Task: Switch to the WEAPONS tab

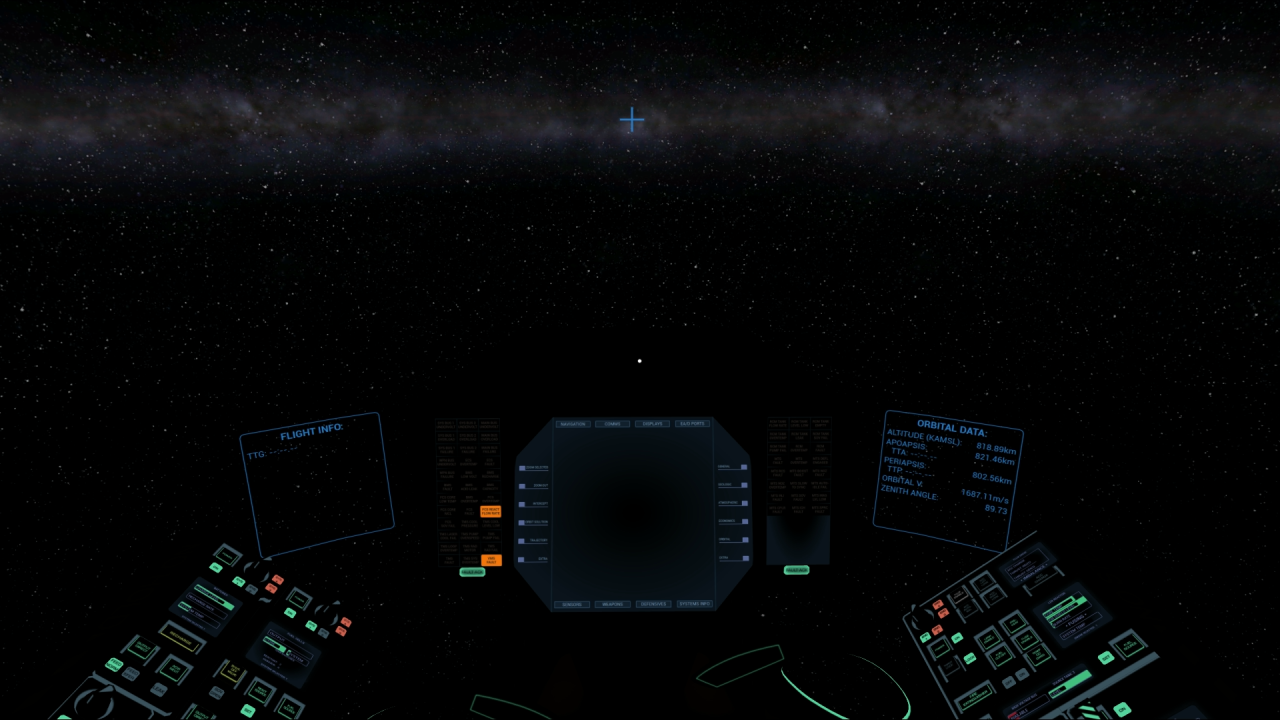Action: [x=612, y=604]
